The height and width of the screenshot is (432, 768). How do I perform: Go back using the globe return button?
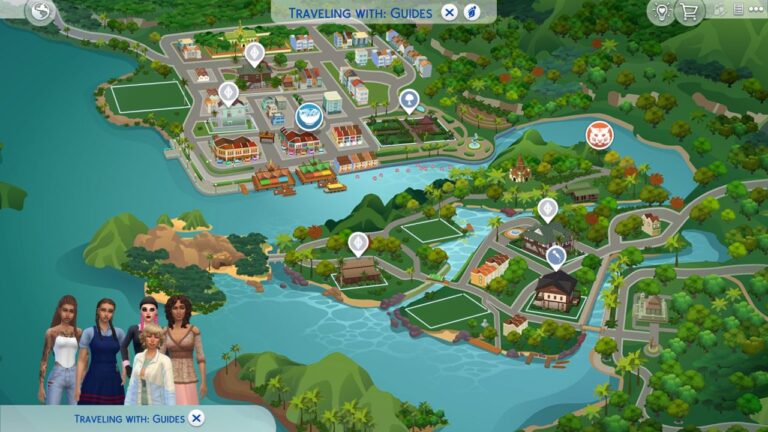[41, 12]
